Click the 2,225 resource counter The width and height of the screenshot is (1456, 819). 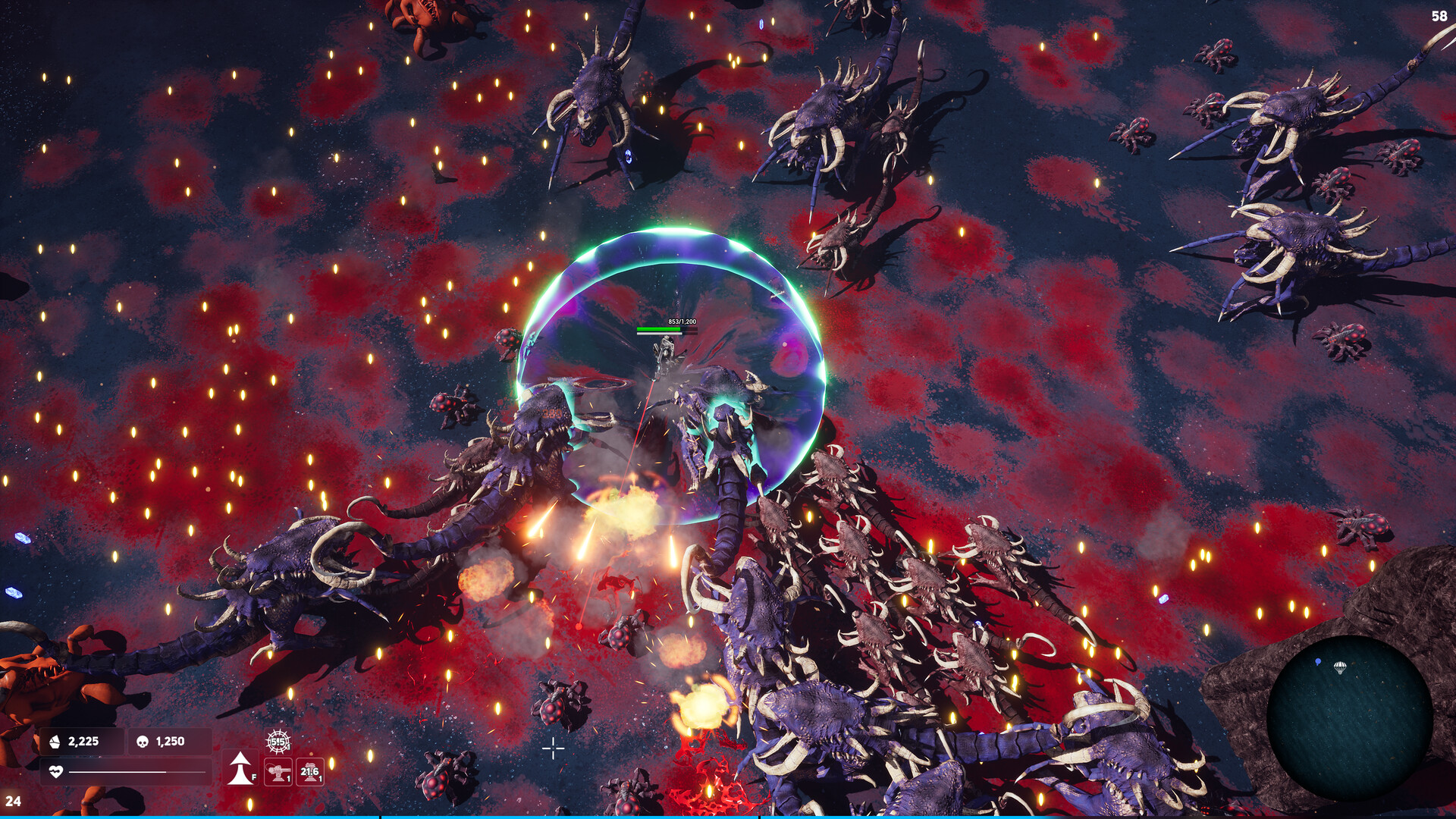[x=83, y=741]
